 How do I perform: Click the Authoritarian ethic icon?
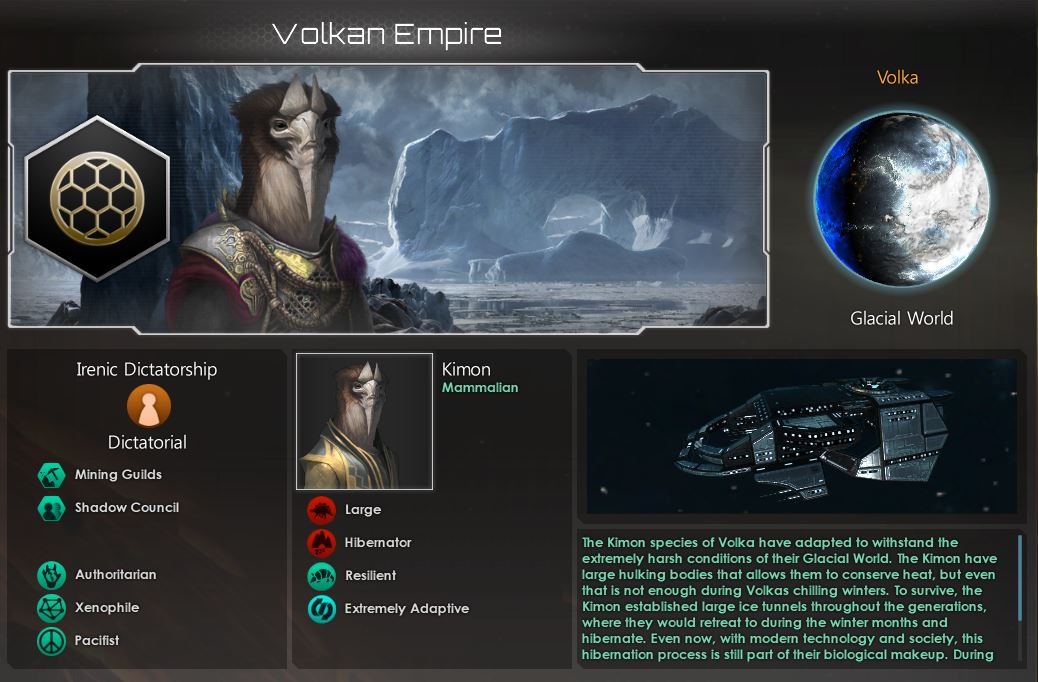click(x=51, y=575)
